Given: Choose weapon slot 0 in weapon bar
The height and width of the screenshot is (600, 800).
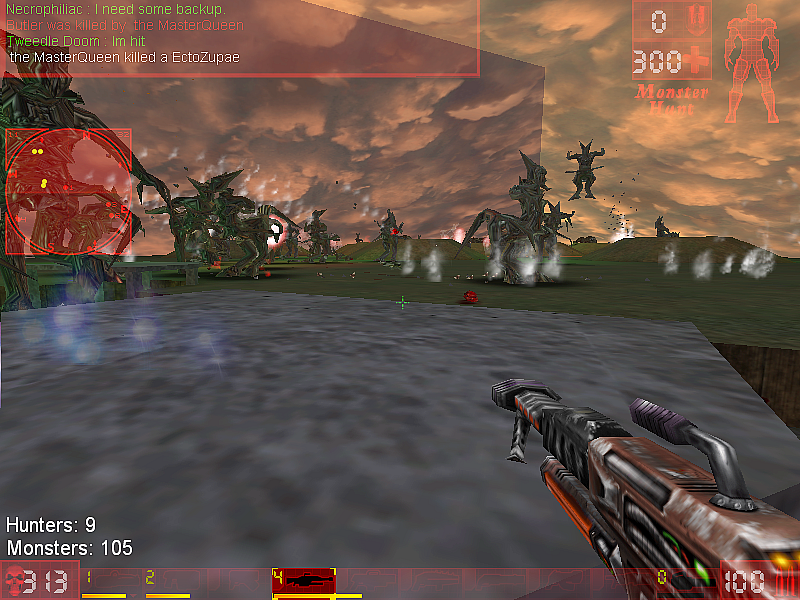Looking at the screenshot, I should tap(681, 582).
